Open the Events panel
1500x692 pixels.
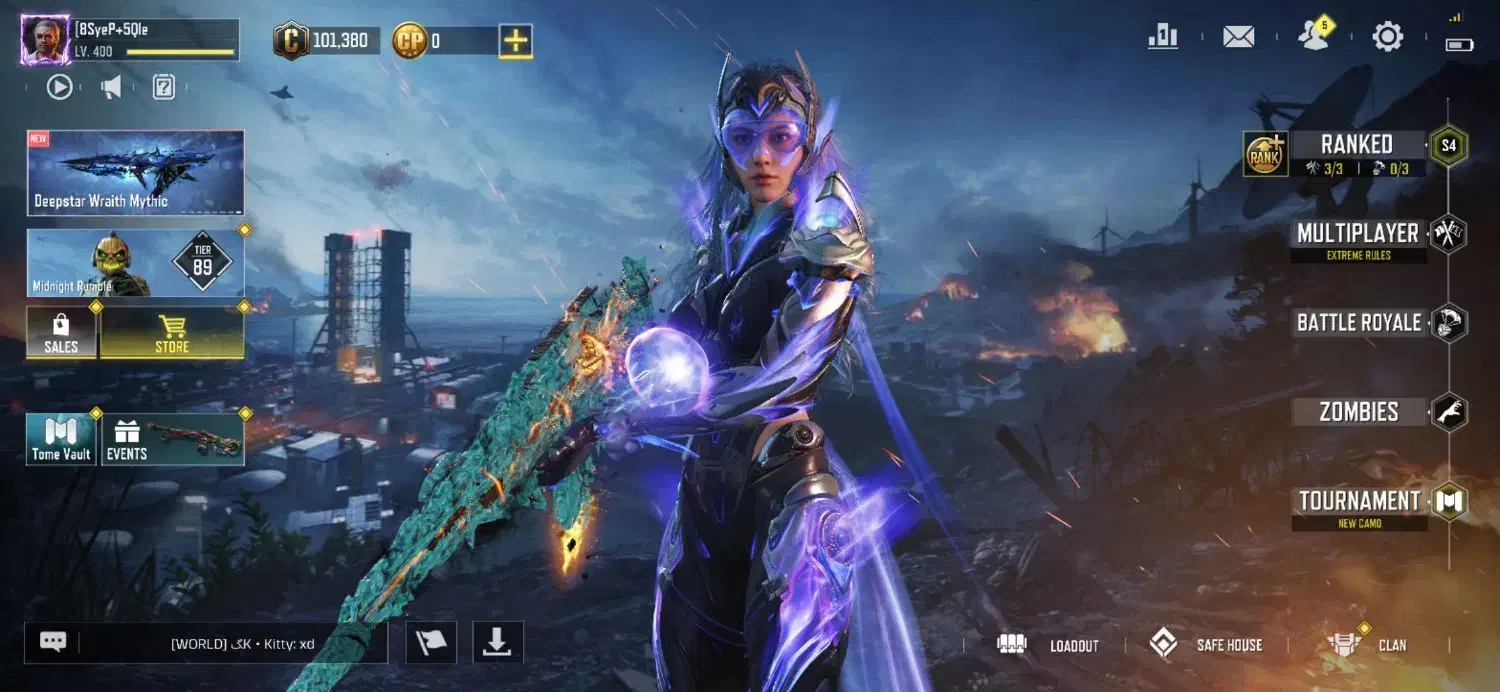tap(173, 440)
